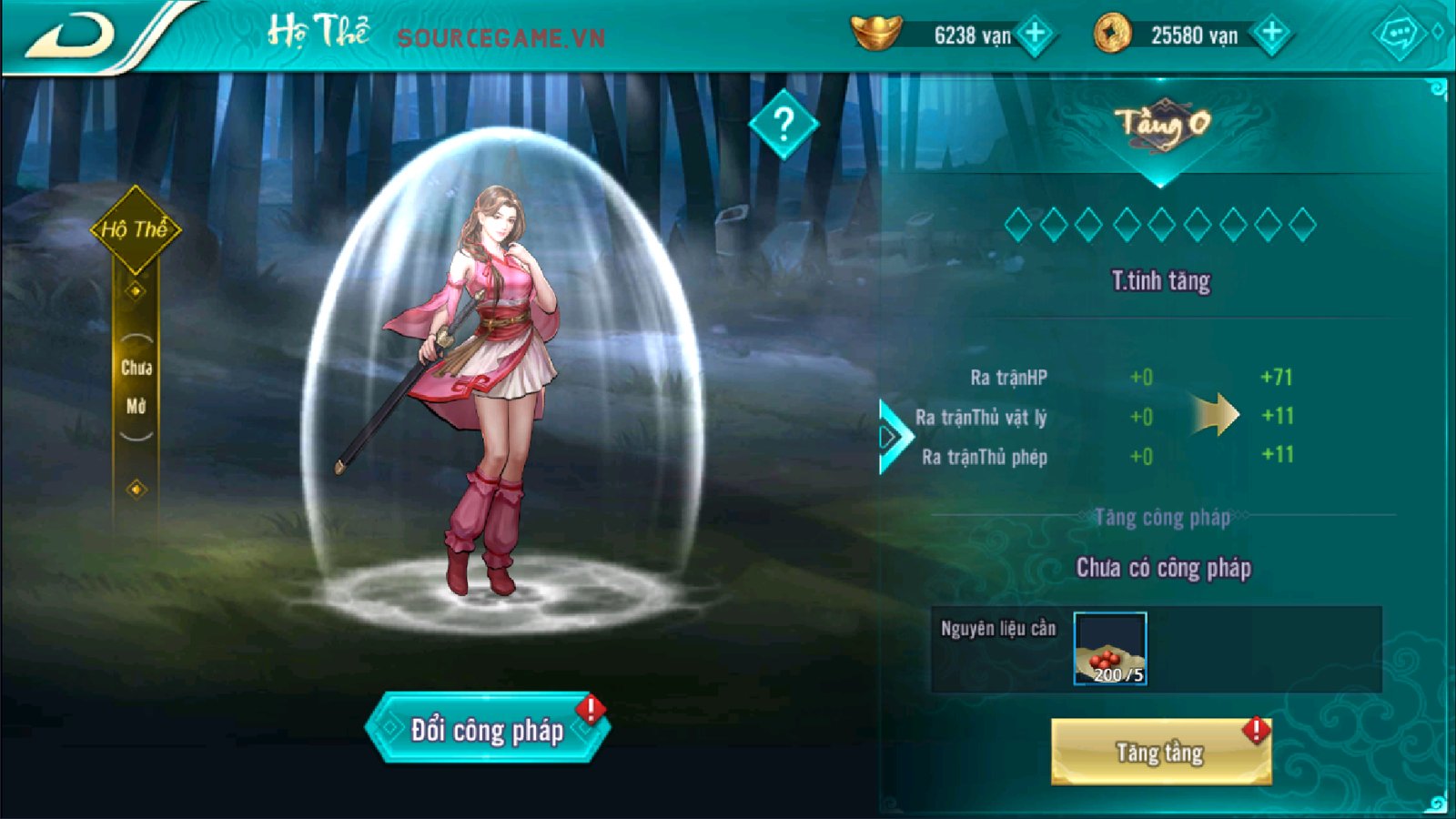Screen dimensions: 1456x819
Task: Expand the side panel arrow
Action: tap(892, 437)
